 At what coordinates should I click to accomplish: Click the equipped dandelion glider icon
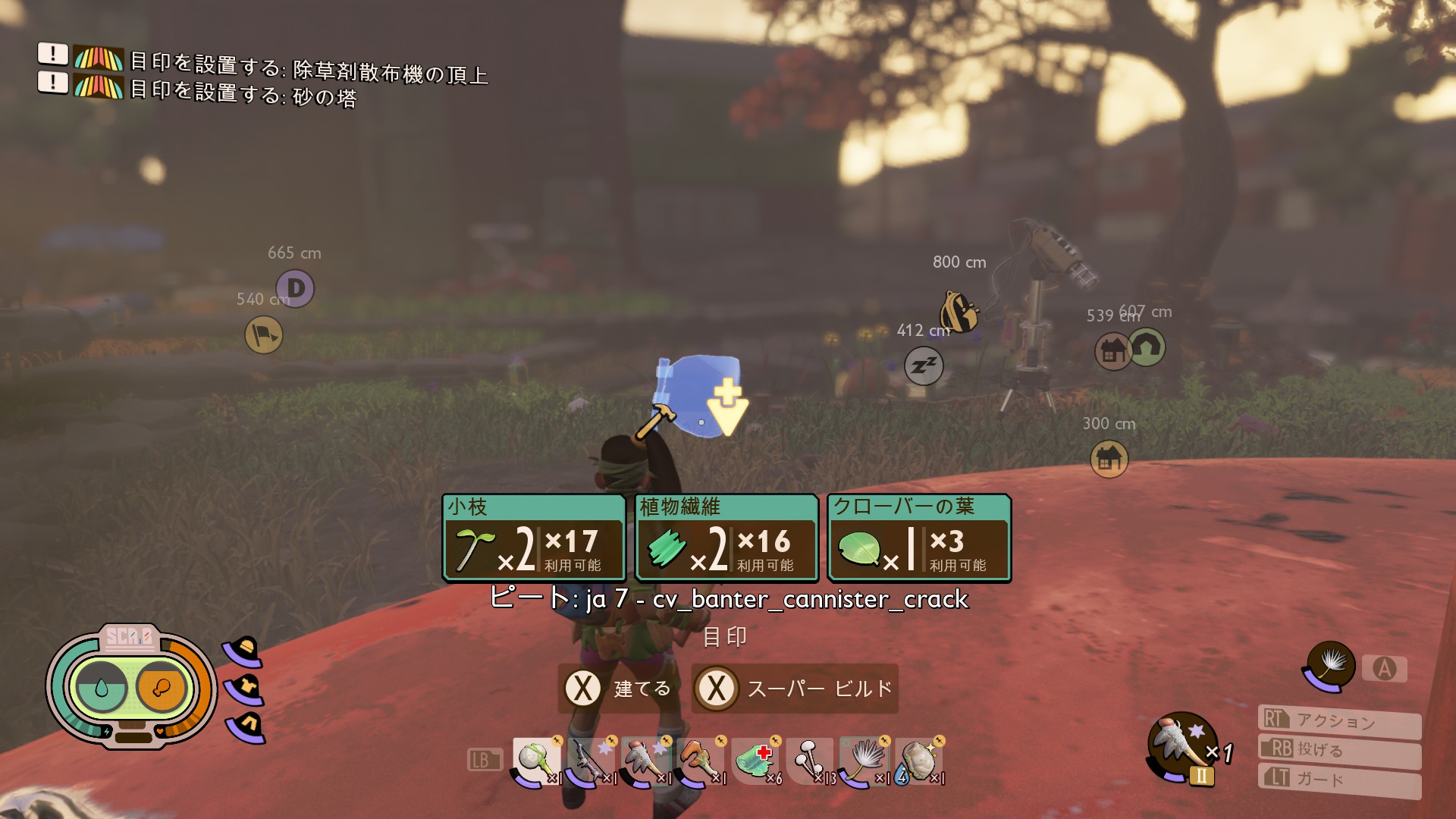1330,666
